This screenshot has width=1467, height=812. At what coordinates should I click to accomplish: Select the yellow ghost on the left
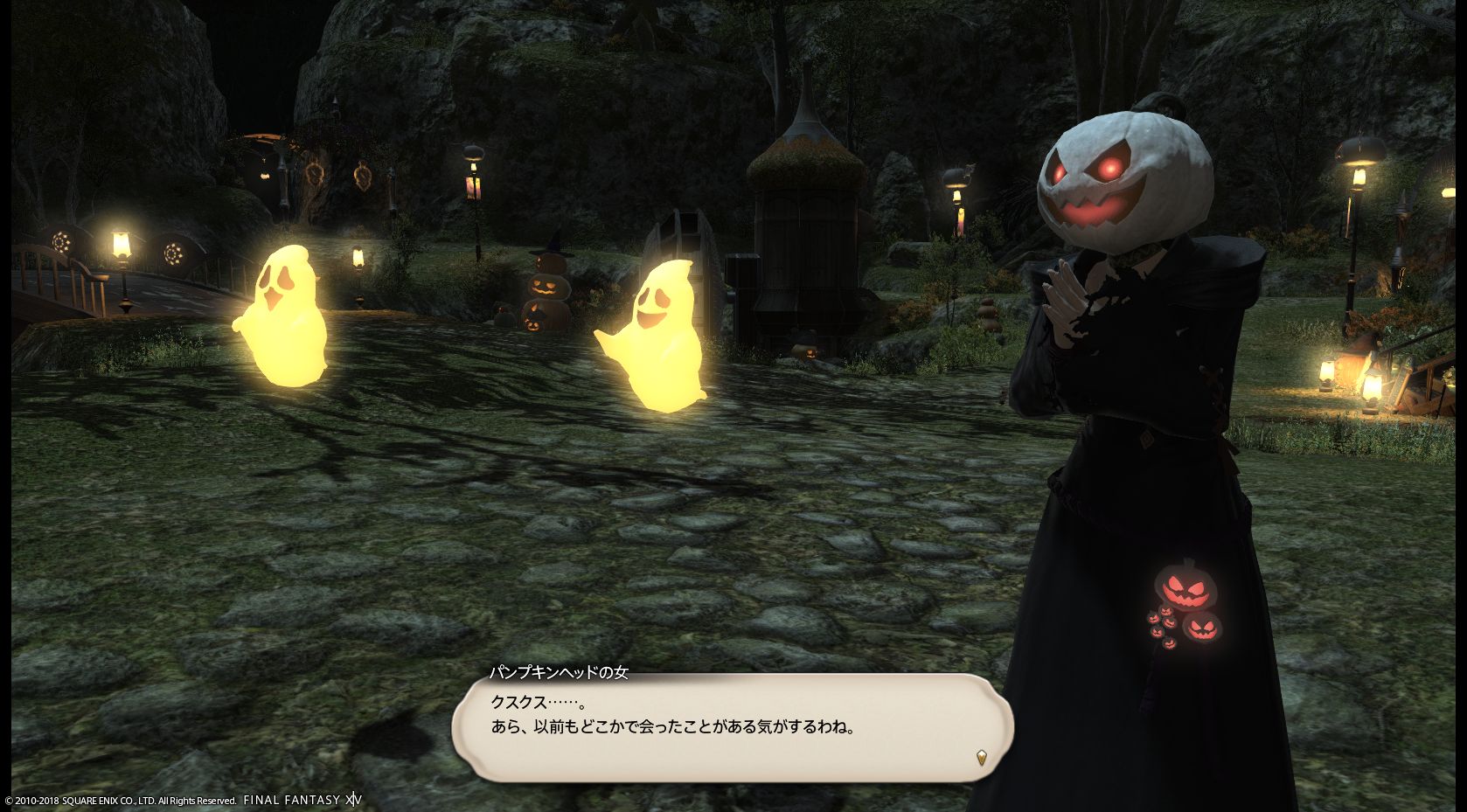click(x=289, y=315)
